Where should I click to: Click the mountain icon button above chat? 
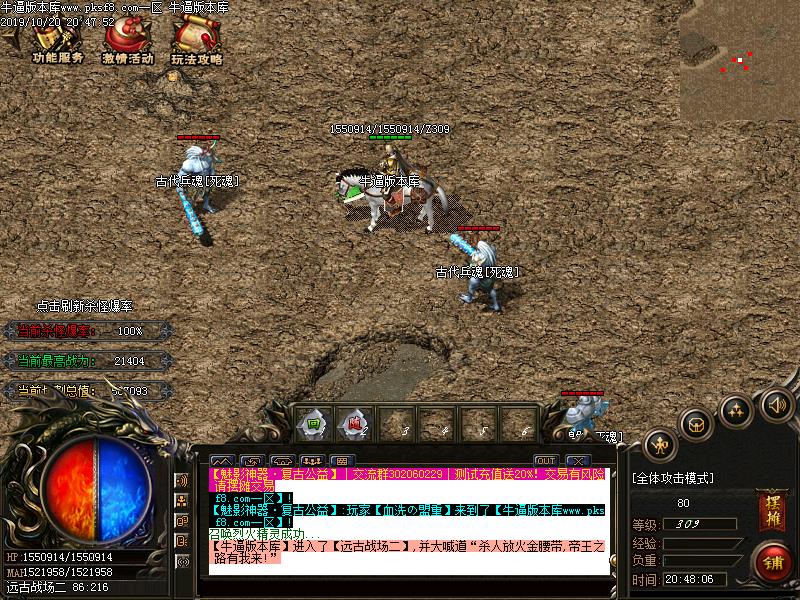pyautogui.click(x=223, y=462)
